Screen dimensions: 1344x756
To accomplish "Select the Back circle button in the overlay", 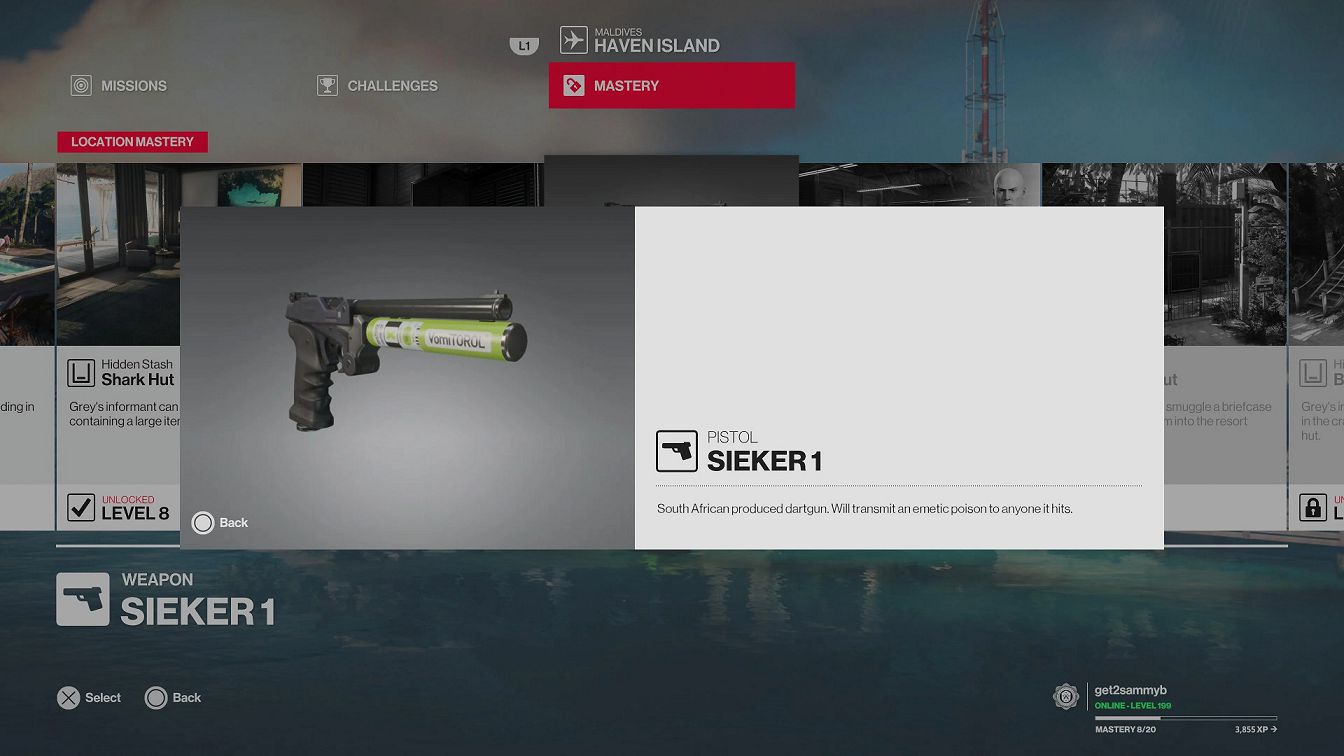I will point(203,522).
